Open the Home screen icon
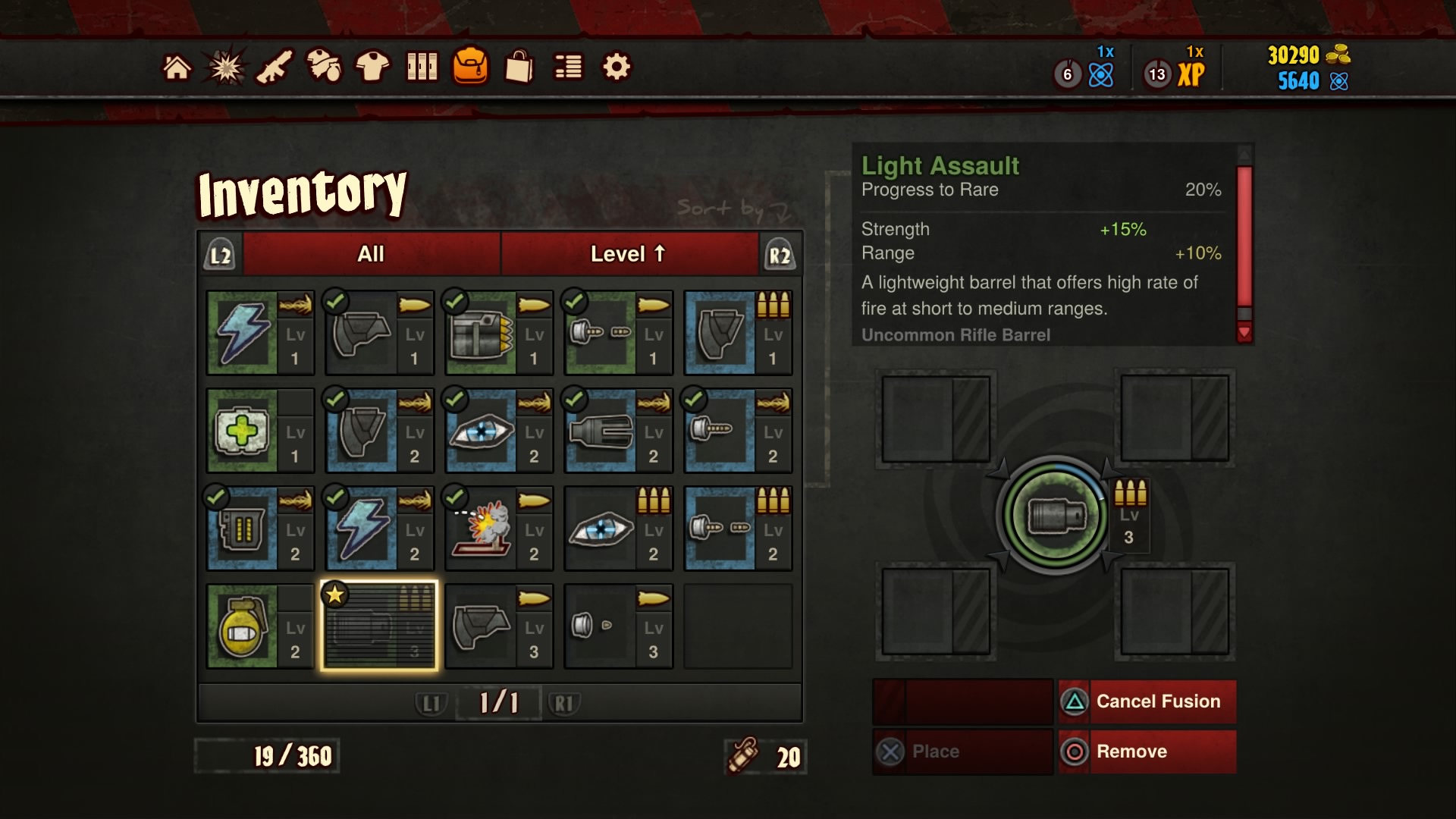The width and height of the screenshot is (1456, 819). point(177,67)
